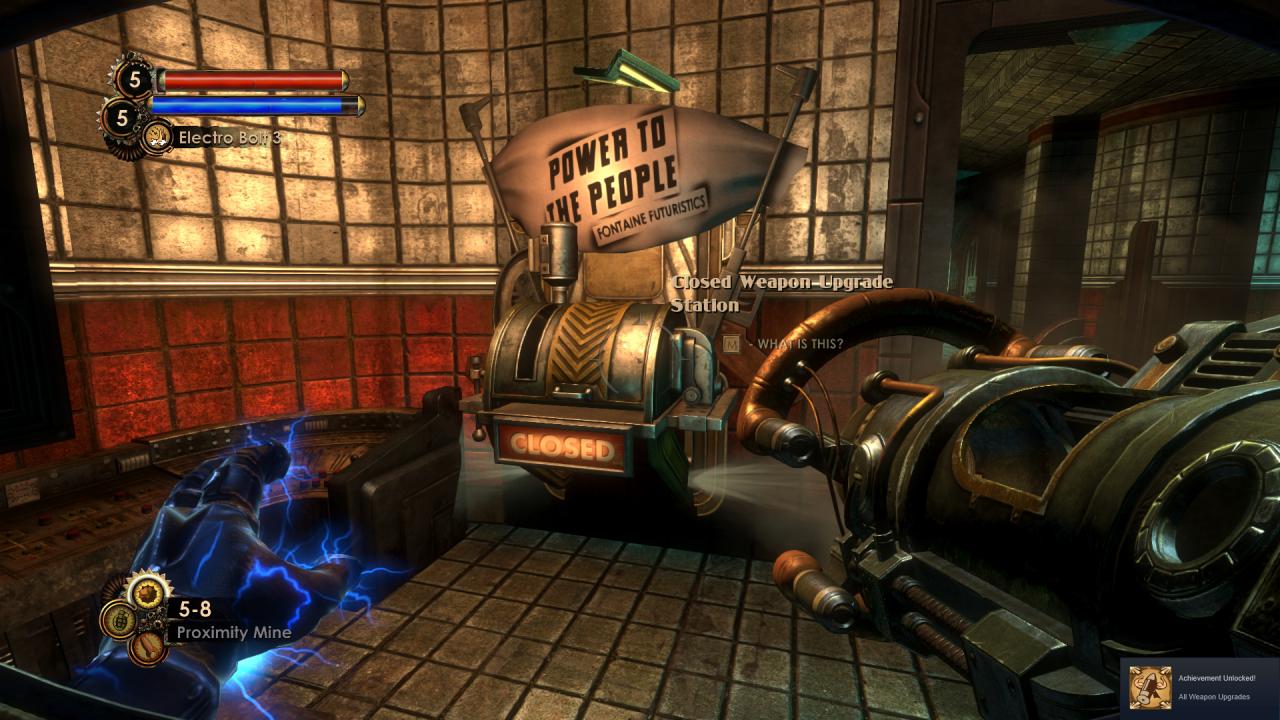Select the Electro Bolt plasmid icon

pos(156,137)
